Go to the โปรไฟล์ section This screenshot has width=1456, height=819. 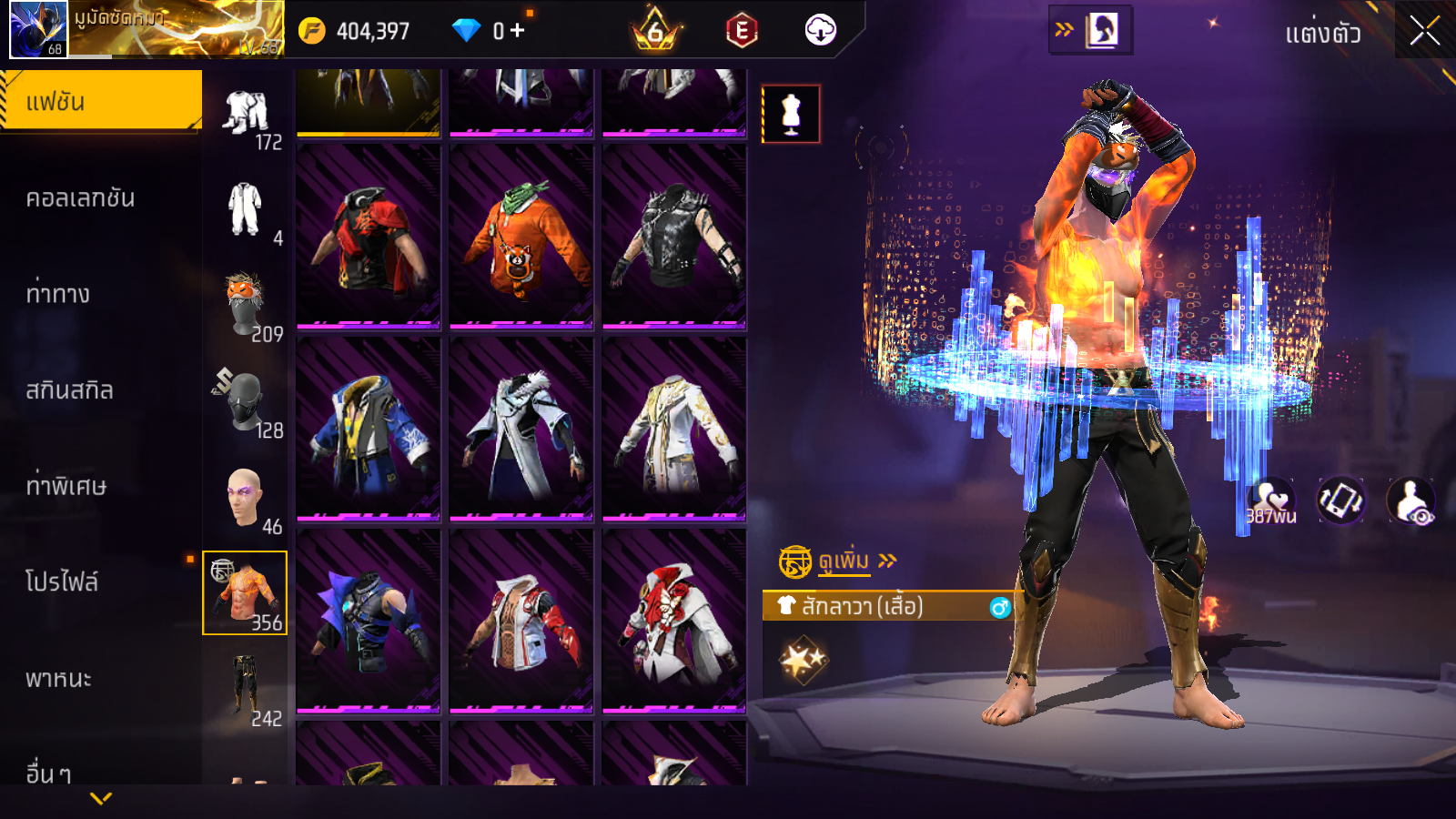coord(62,581)
